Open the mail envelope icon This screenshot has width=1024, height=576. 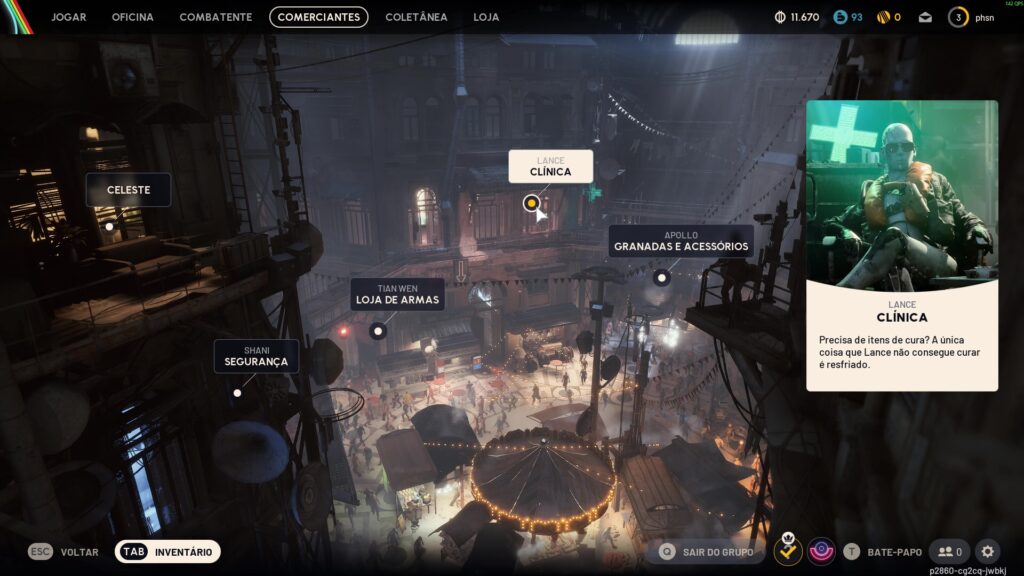click(925, 17)
